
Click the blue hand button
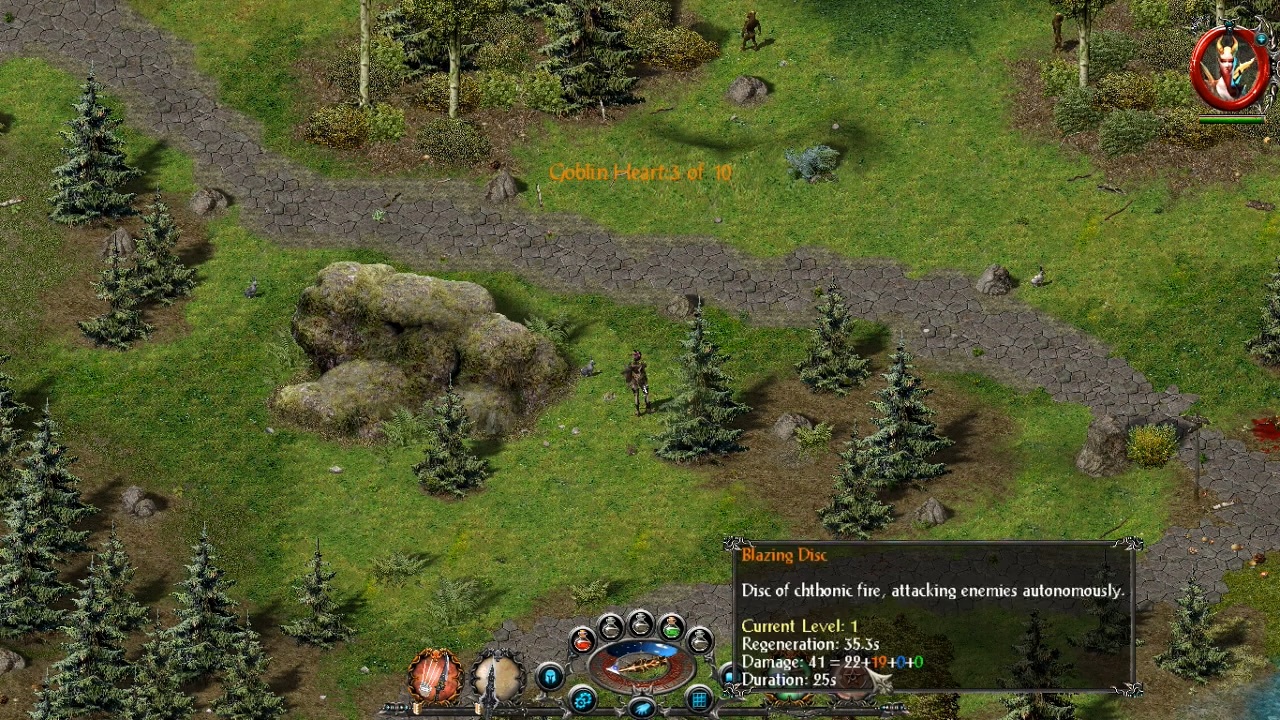tap(642, 708)
